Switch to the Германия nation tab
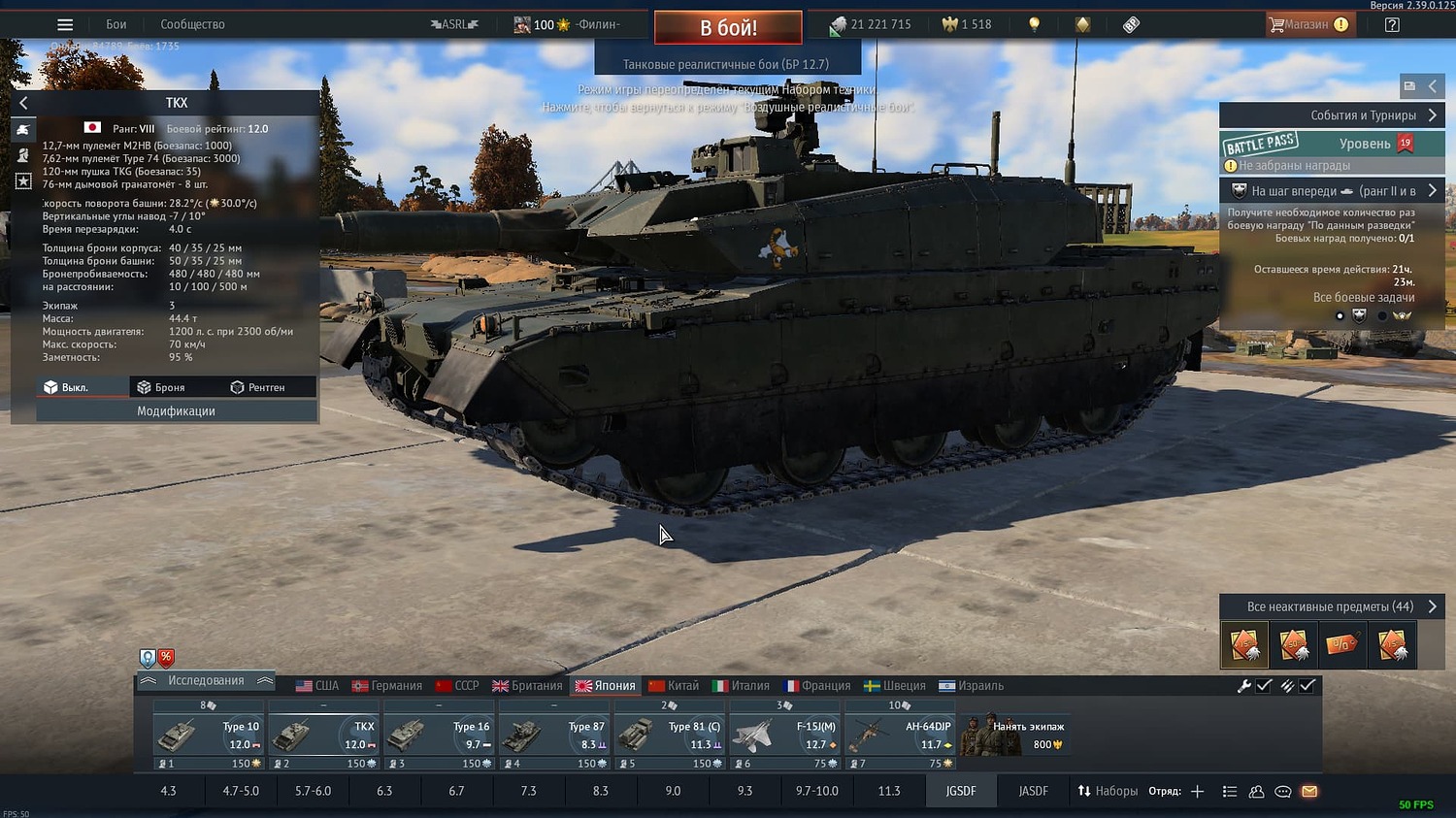The image size is (1456, 818). (389, 685)
